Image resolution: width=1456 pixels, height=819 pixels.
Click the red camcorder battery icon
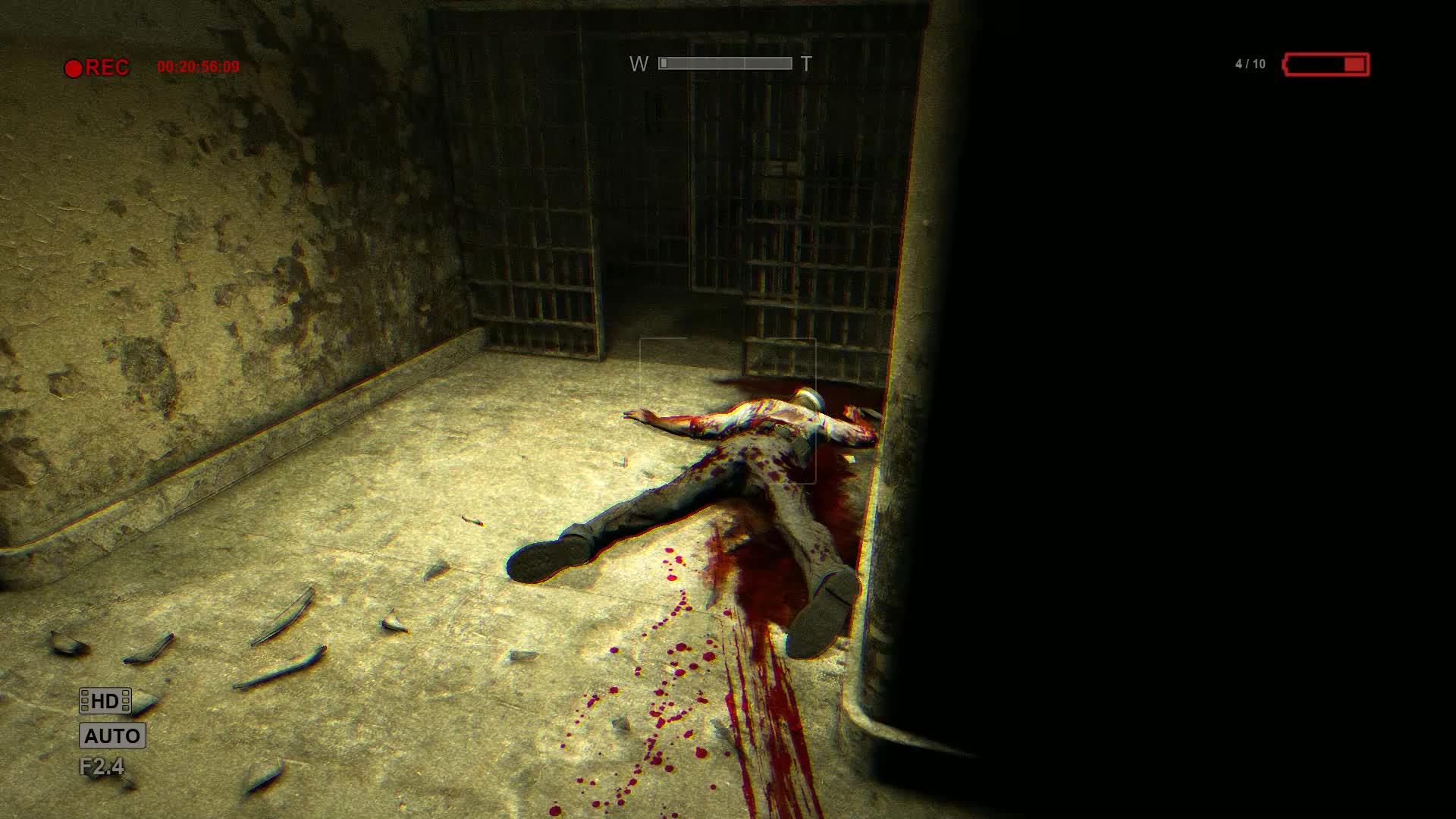pos(1326,64)
